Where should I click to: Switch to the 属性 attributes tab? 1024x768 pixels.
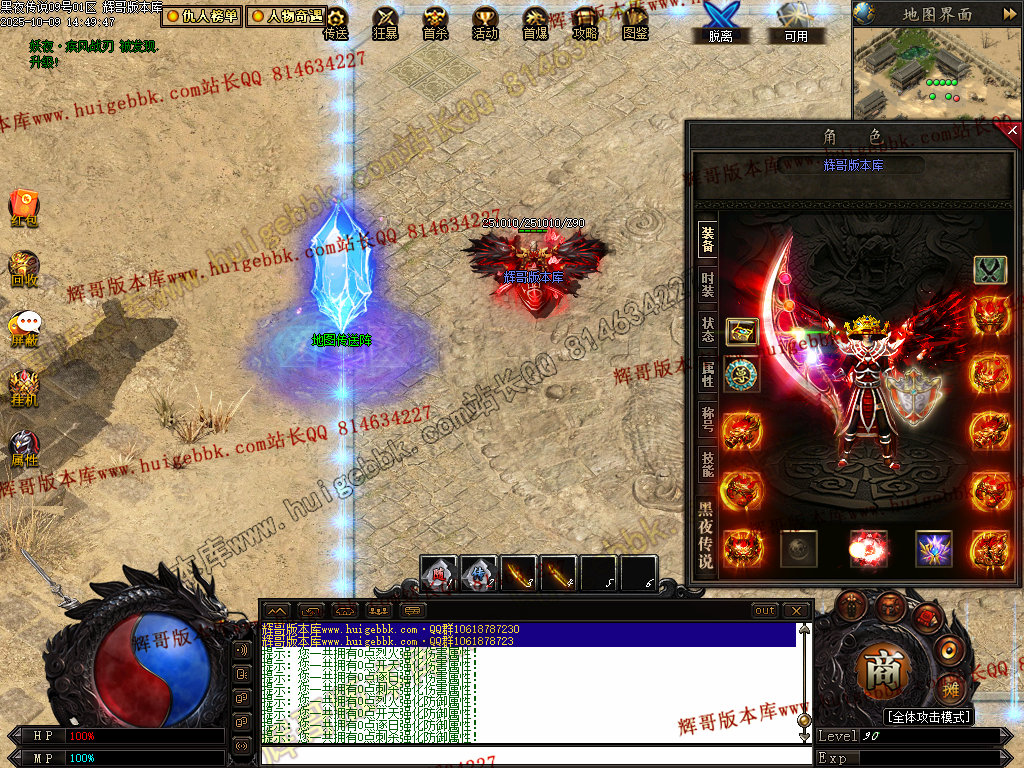[x=707, y=372]
